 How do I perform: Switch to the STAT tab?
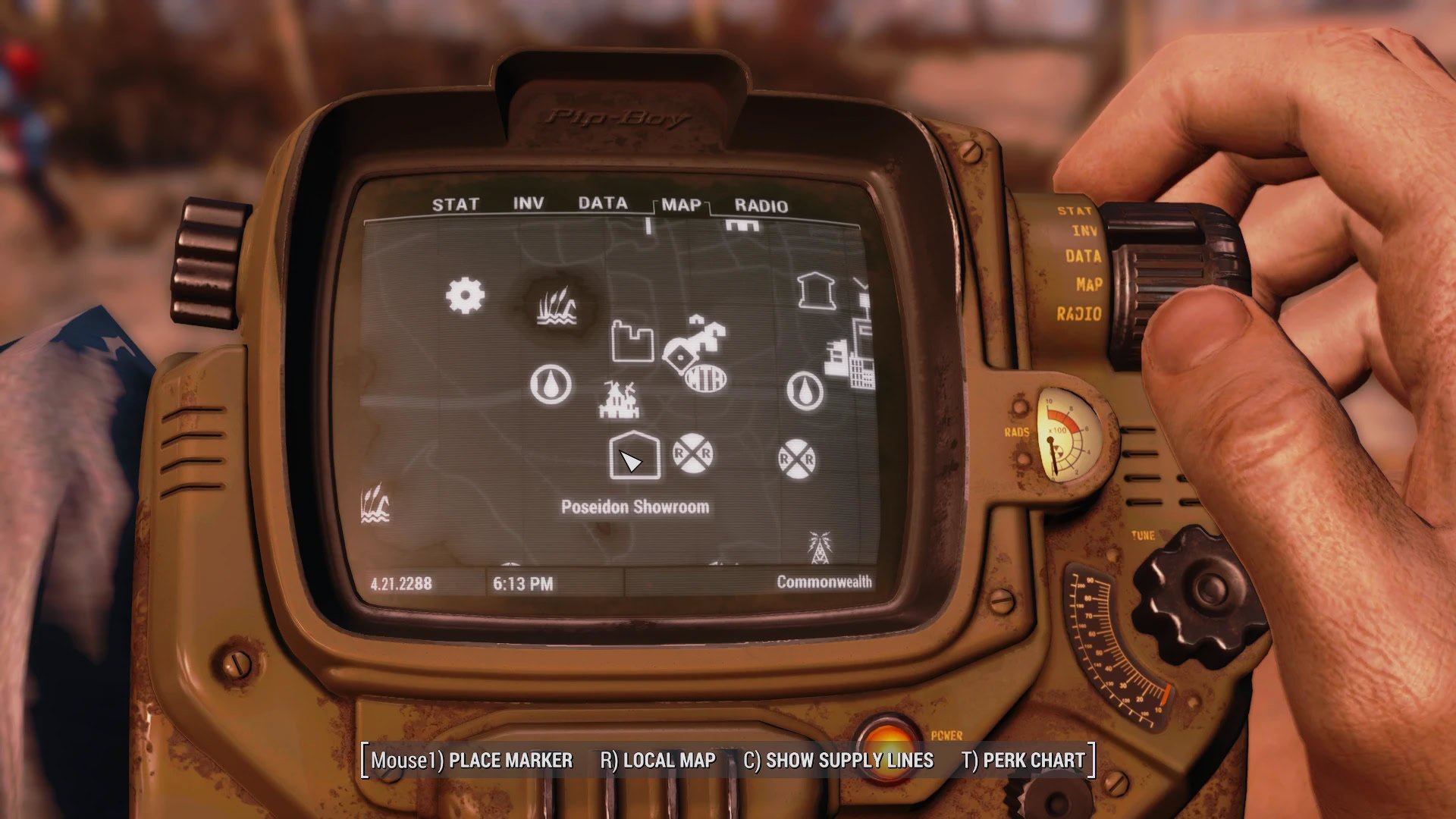(455, 205)
